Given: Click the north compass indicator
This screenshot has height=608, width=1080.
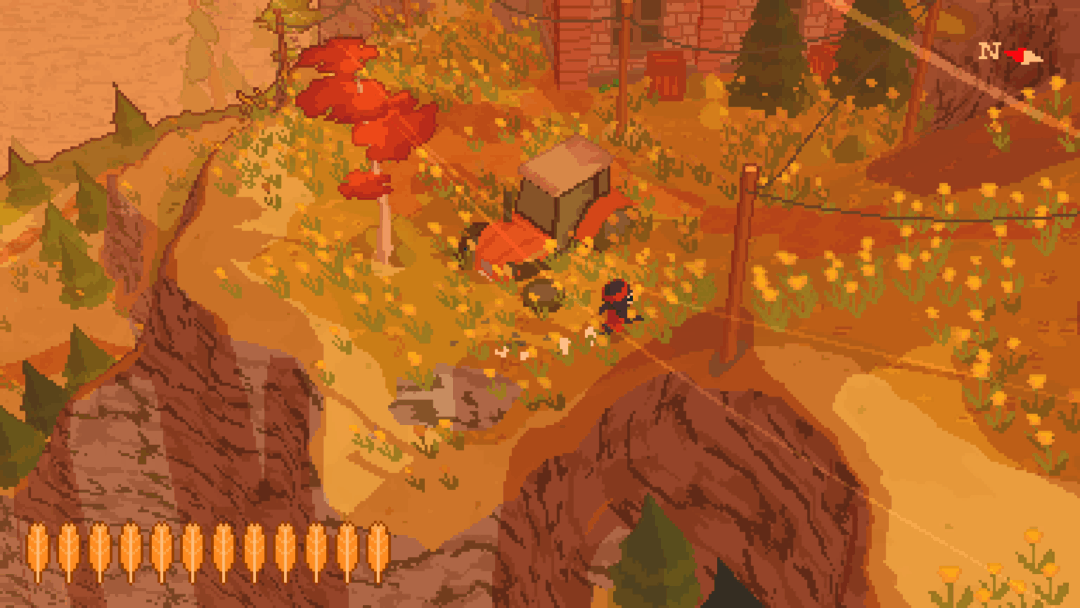Looking at the screenshot, I should coord(1010,53).
